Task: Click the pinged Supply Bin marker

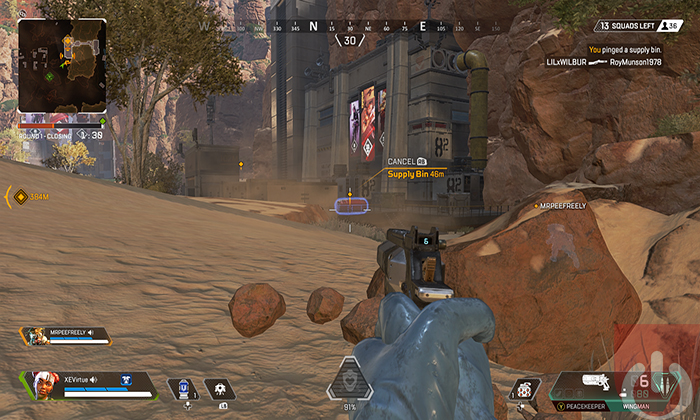Action: click(x=350, y=204)
